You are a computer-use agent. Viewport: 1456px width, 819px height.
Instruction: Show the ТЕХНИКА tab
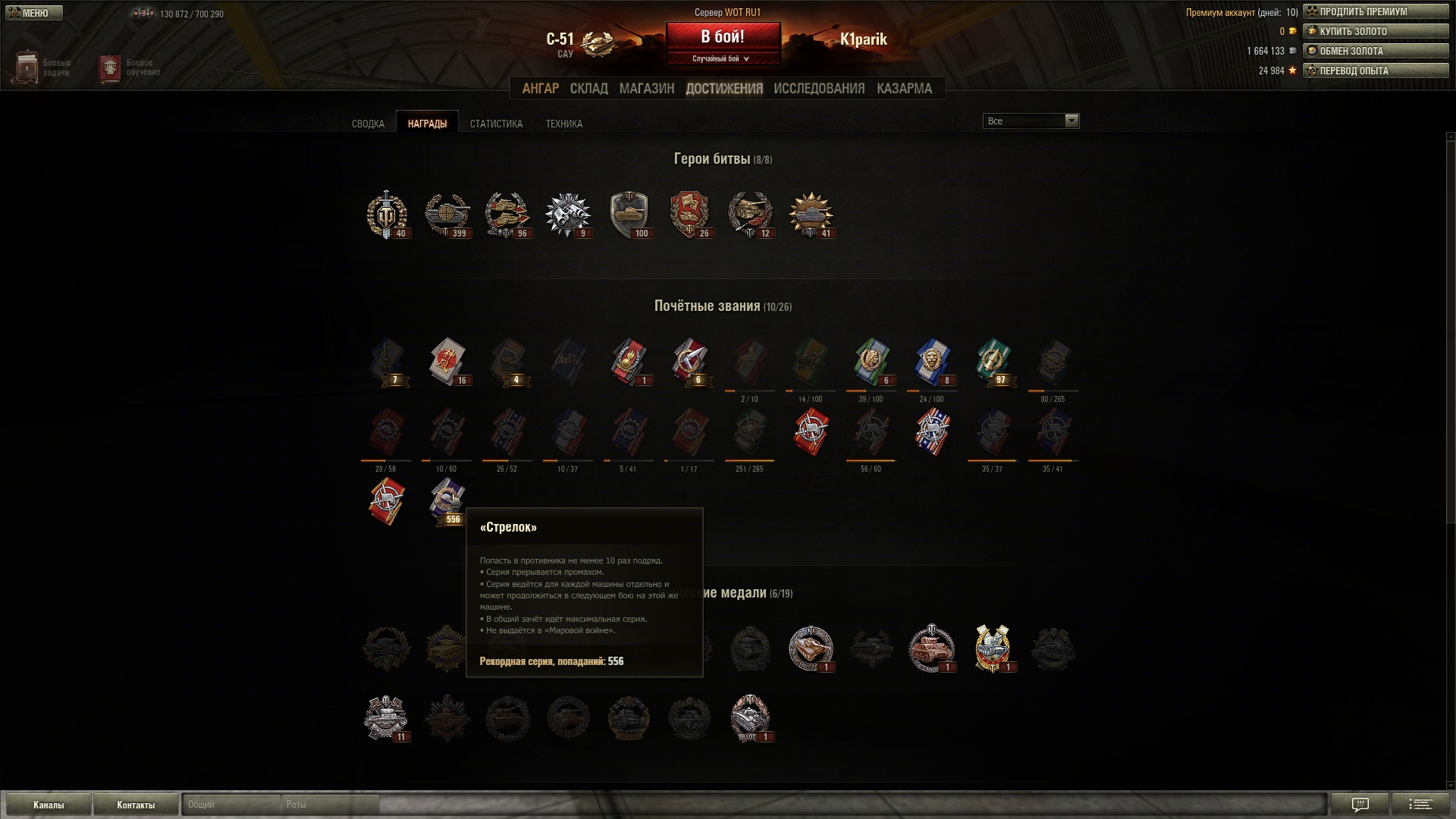coord(564,124)
